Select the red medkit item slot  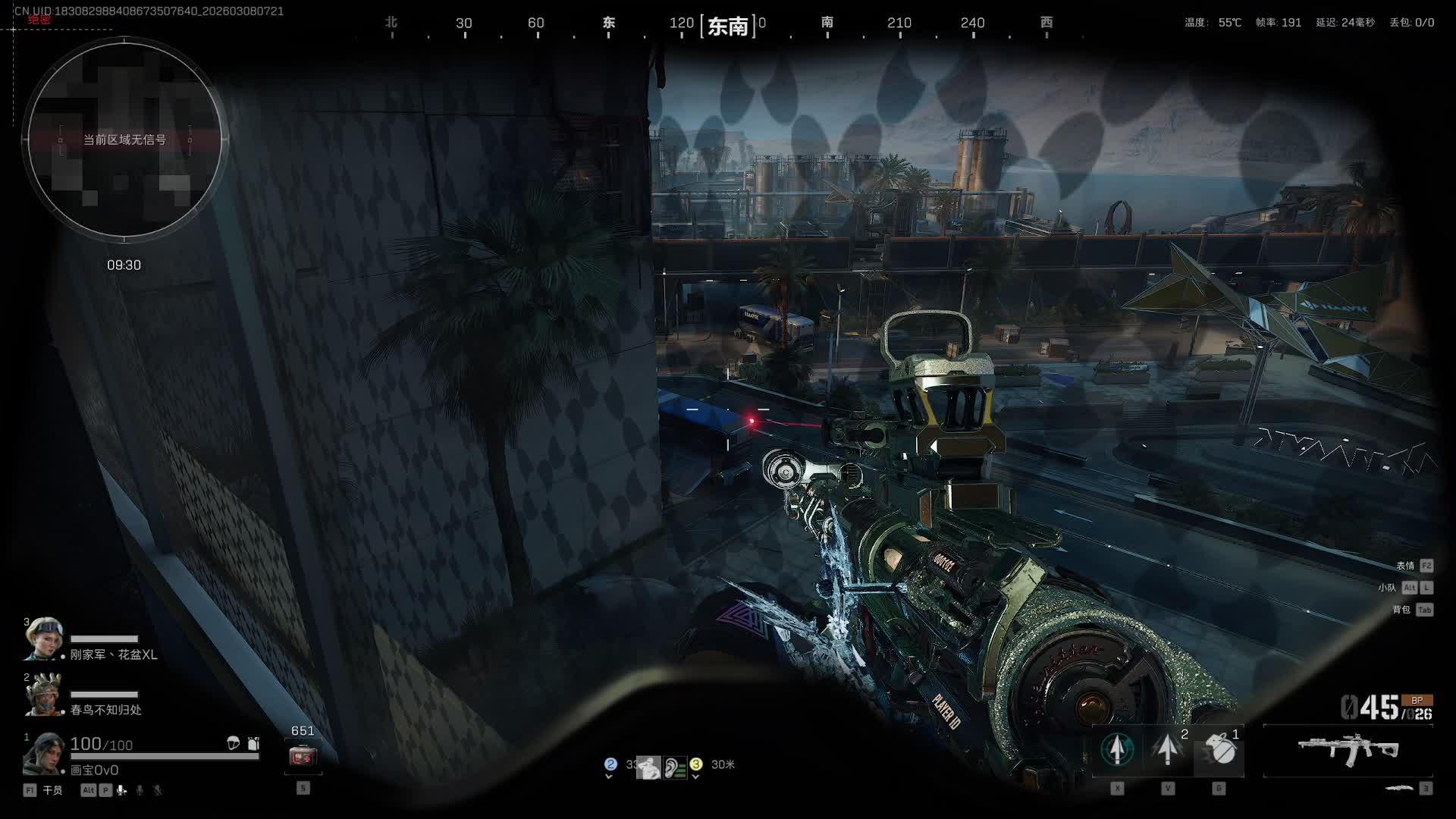(303, 756)
